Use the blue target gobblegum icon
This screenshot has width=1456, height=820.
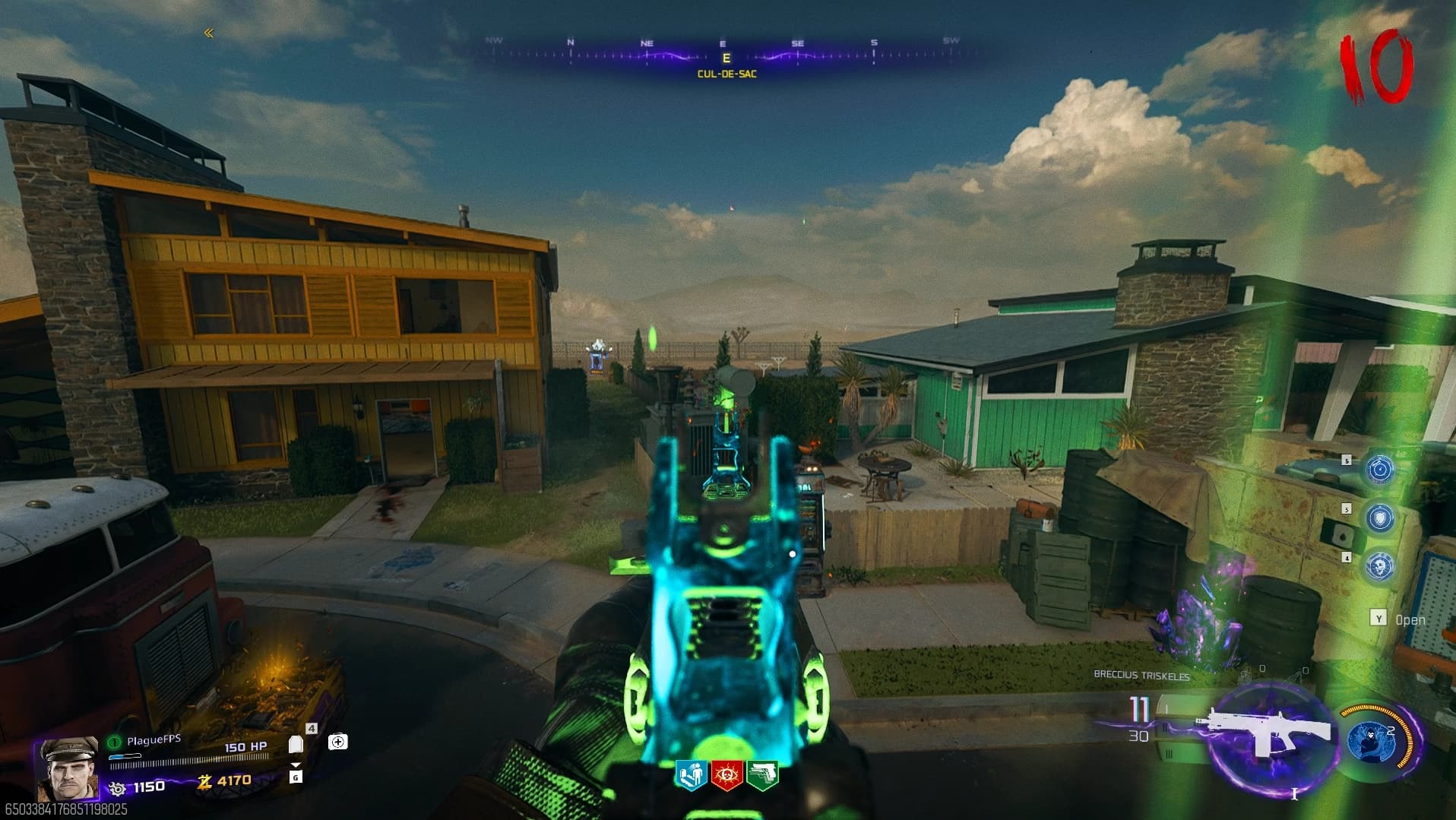pos(1380,470)
